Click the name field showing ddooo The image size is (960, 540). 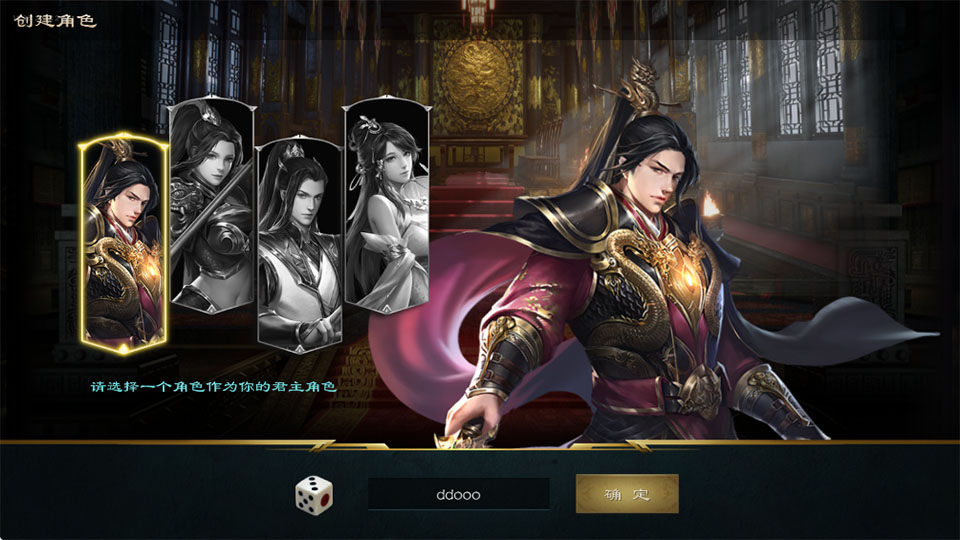(x=458, y=494)
